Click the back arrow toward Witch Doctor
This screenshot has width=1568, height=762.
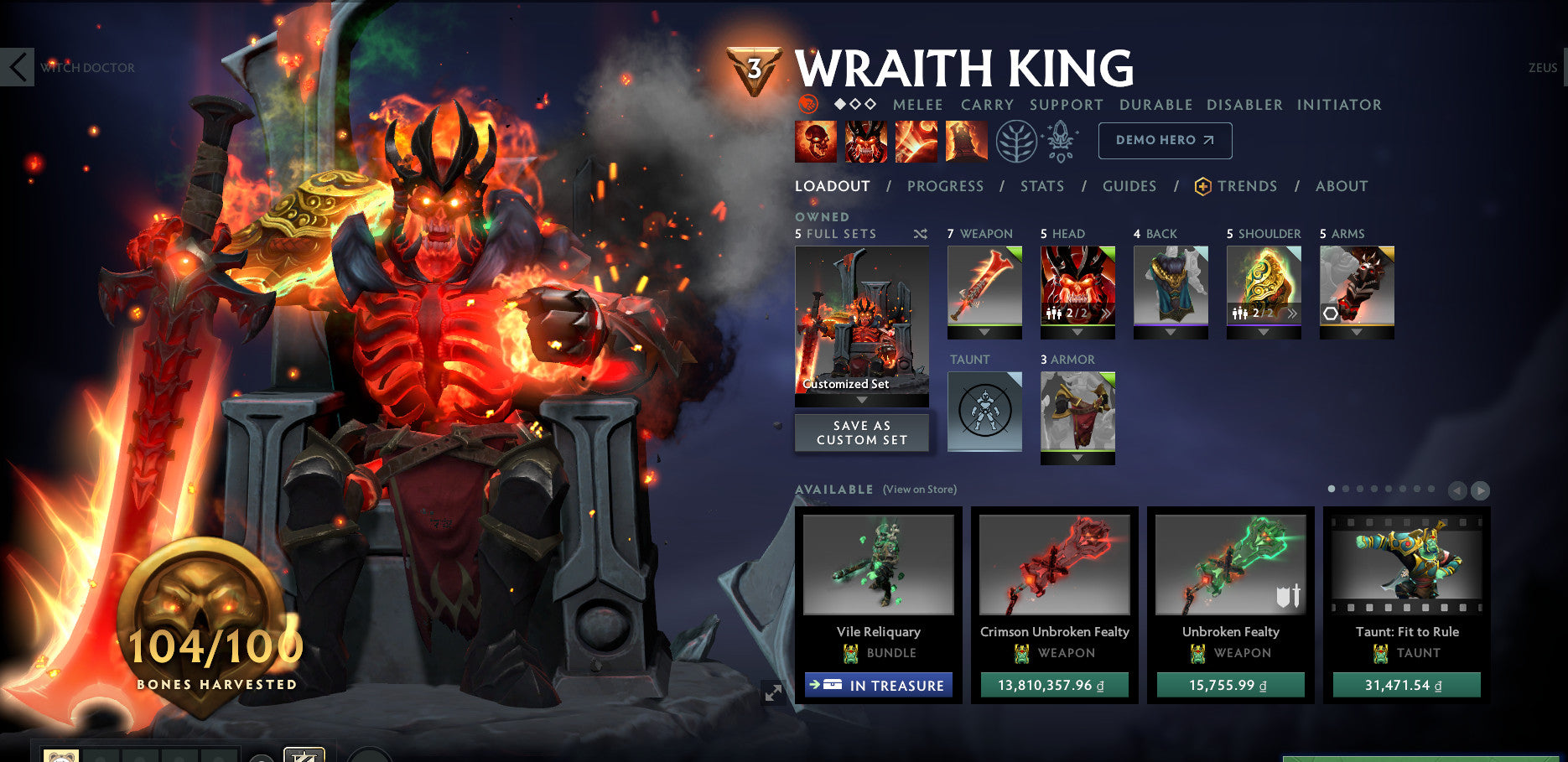pos(17,67)
